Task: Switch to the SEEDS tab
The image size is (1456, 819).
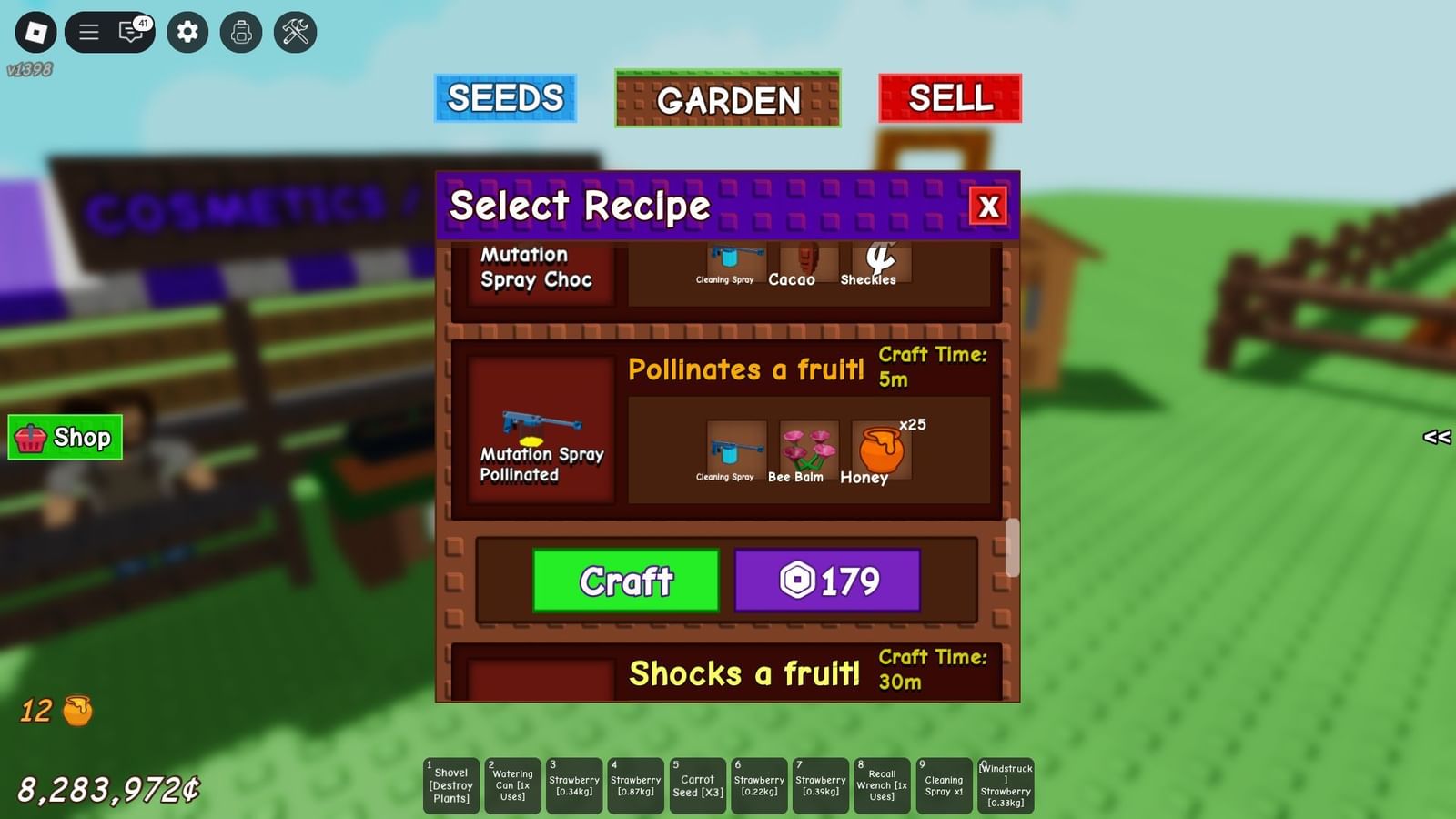Action: tap(506, 97)
